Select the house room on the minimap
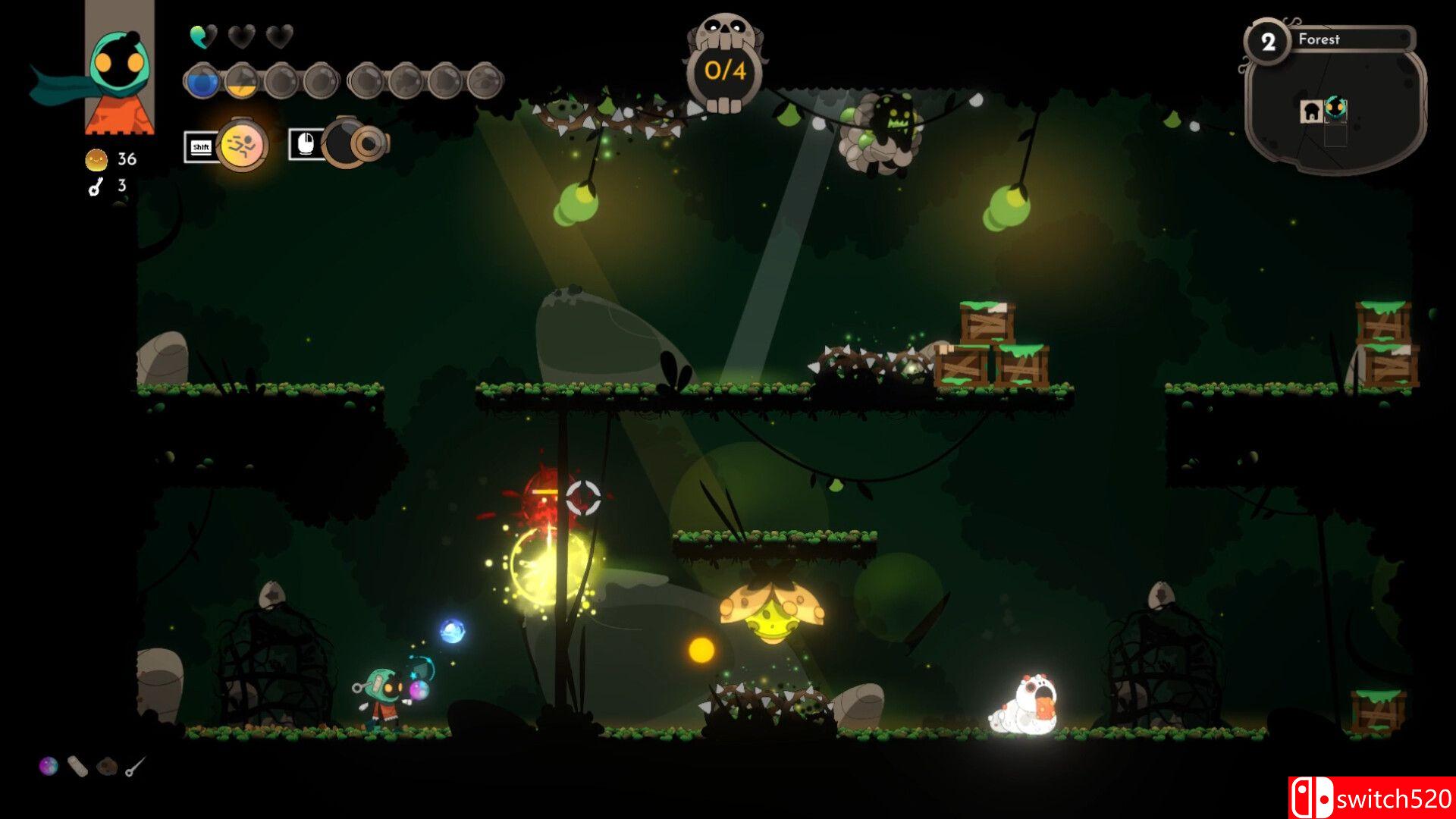1456x819 pixels. pyautogui.click(x=1311, y=111)
